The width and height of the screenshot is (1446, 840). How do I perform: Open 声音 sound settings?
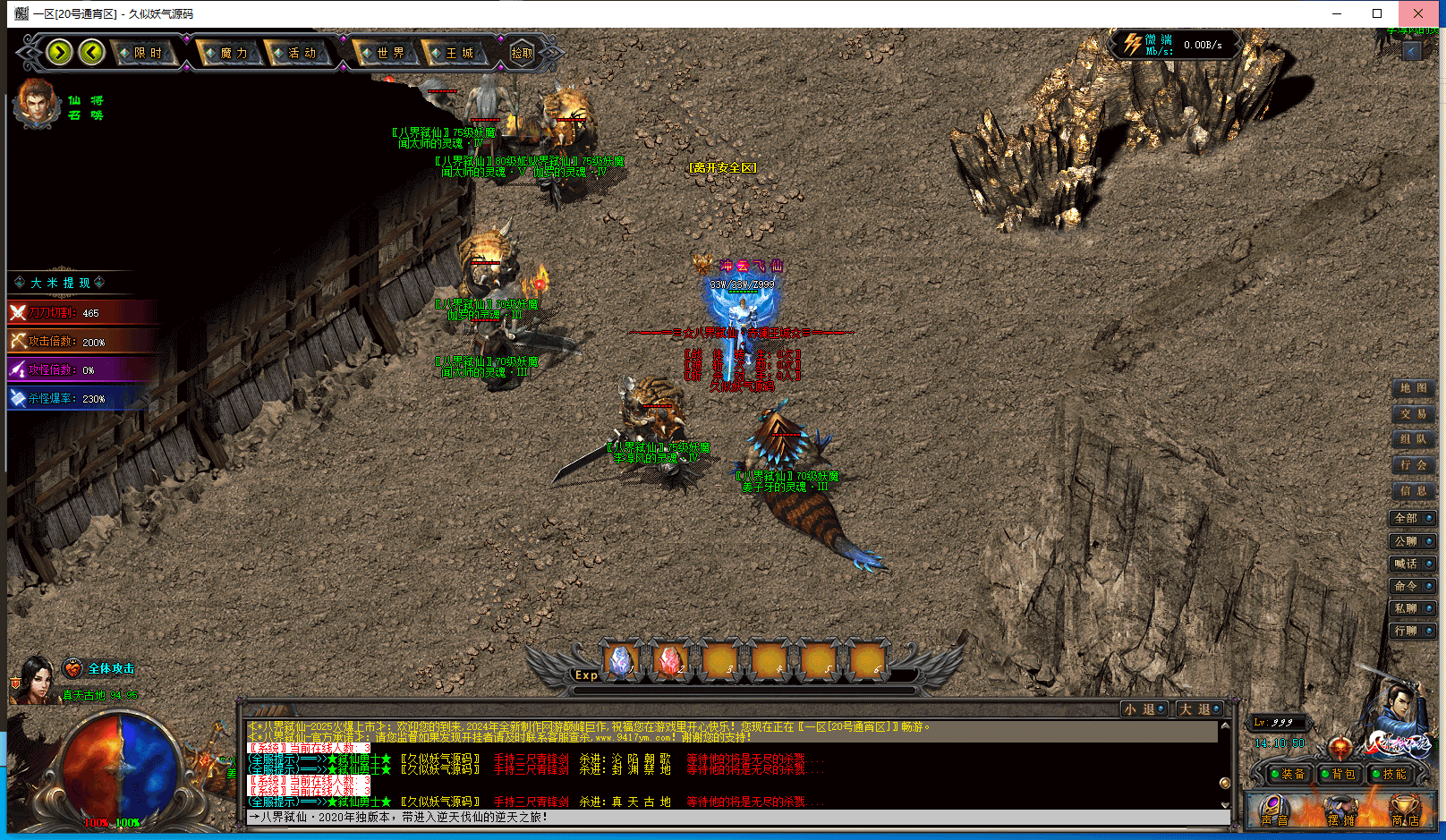coord(1274,810)
